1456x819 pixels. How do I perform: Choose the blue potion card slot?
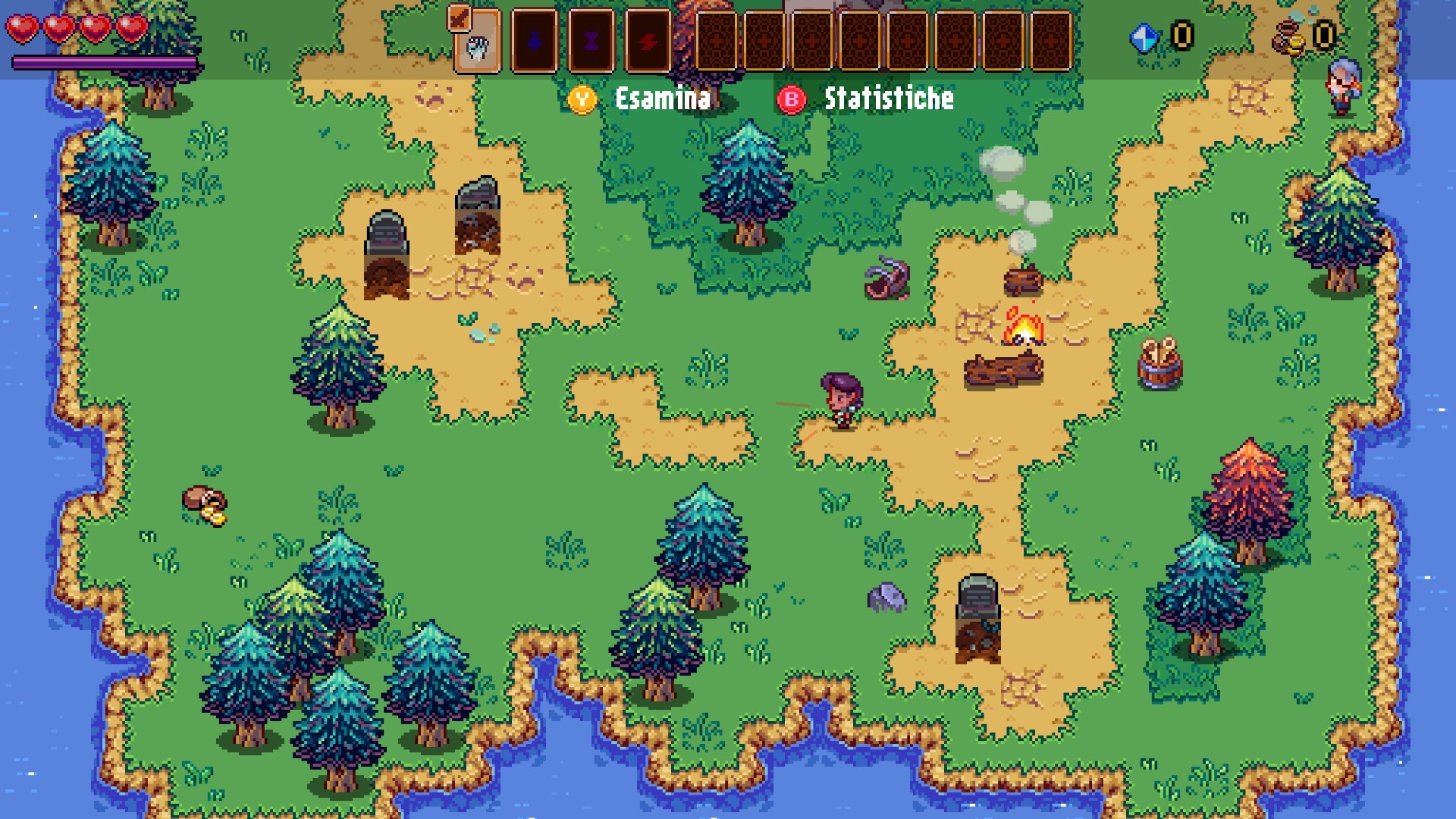point(535,42)
